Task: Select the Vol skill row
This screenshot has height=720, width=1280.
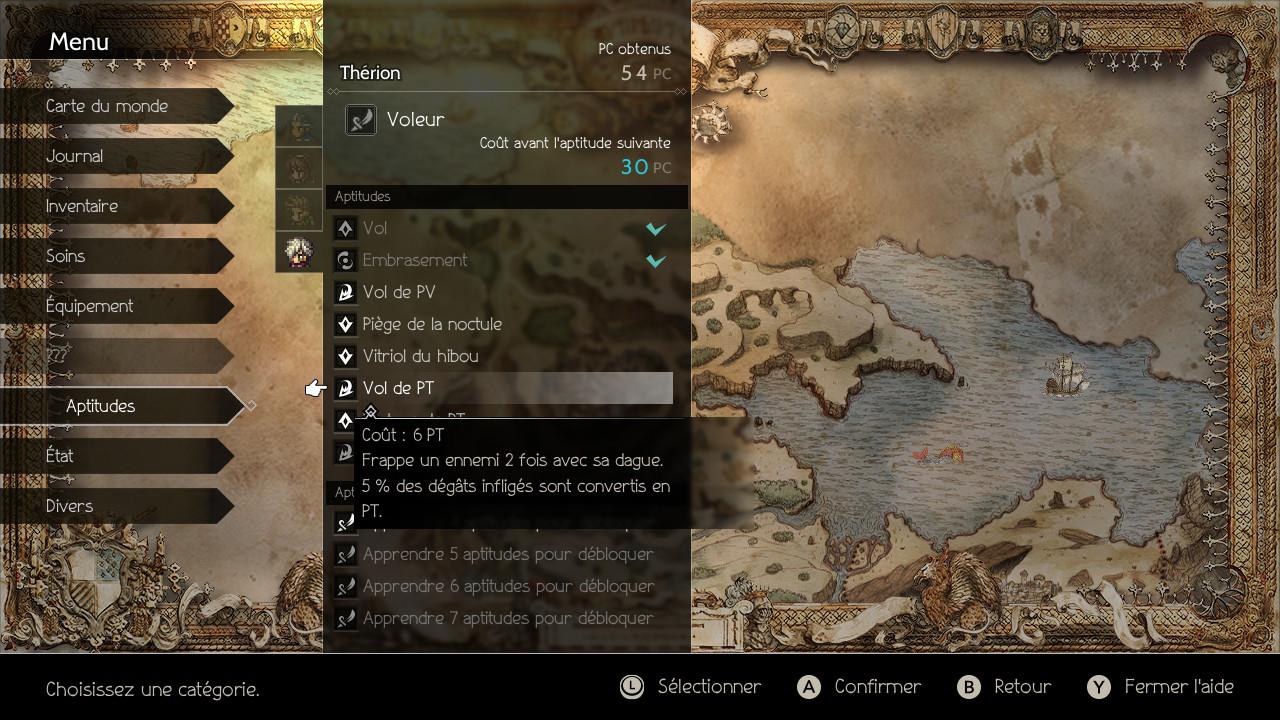Action: pyautogui.click(x=500, y=228)
